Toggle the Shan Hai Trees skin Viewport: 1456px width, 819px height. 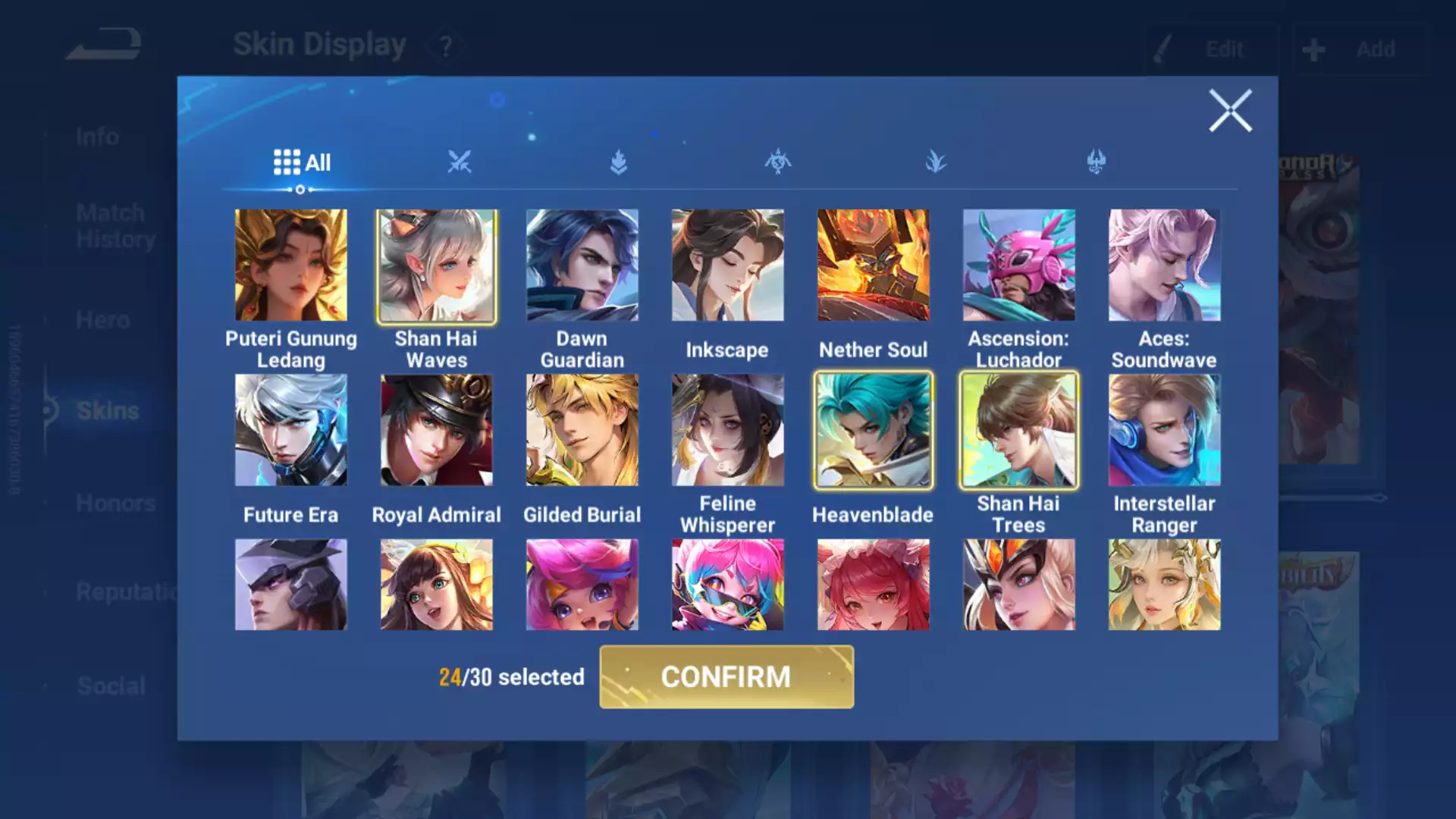tap(1019, 430)
